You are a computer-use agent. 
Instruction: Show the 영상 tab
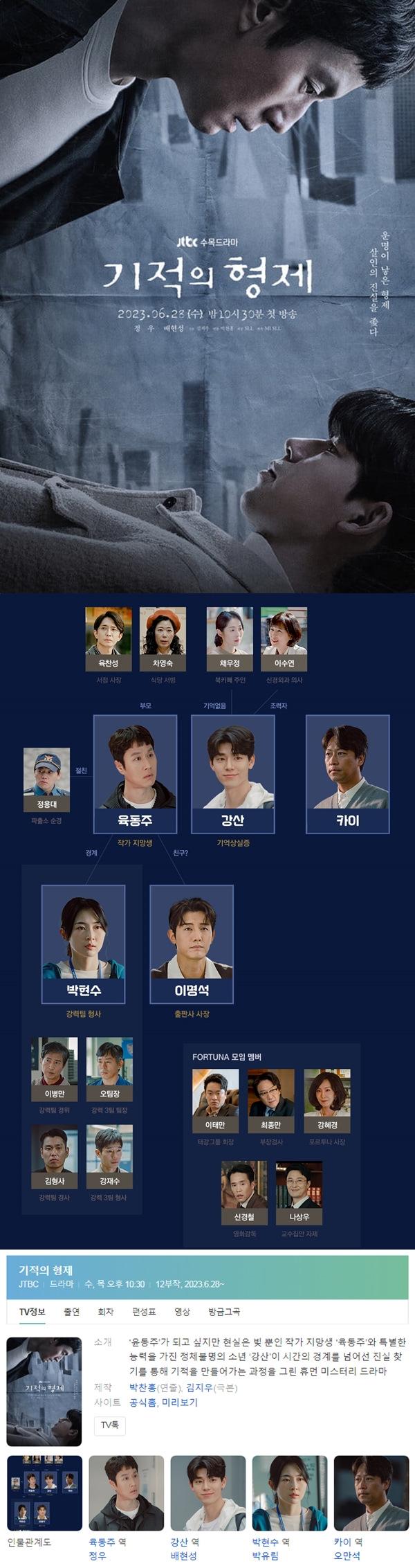point(182,1312)
